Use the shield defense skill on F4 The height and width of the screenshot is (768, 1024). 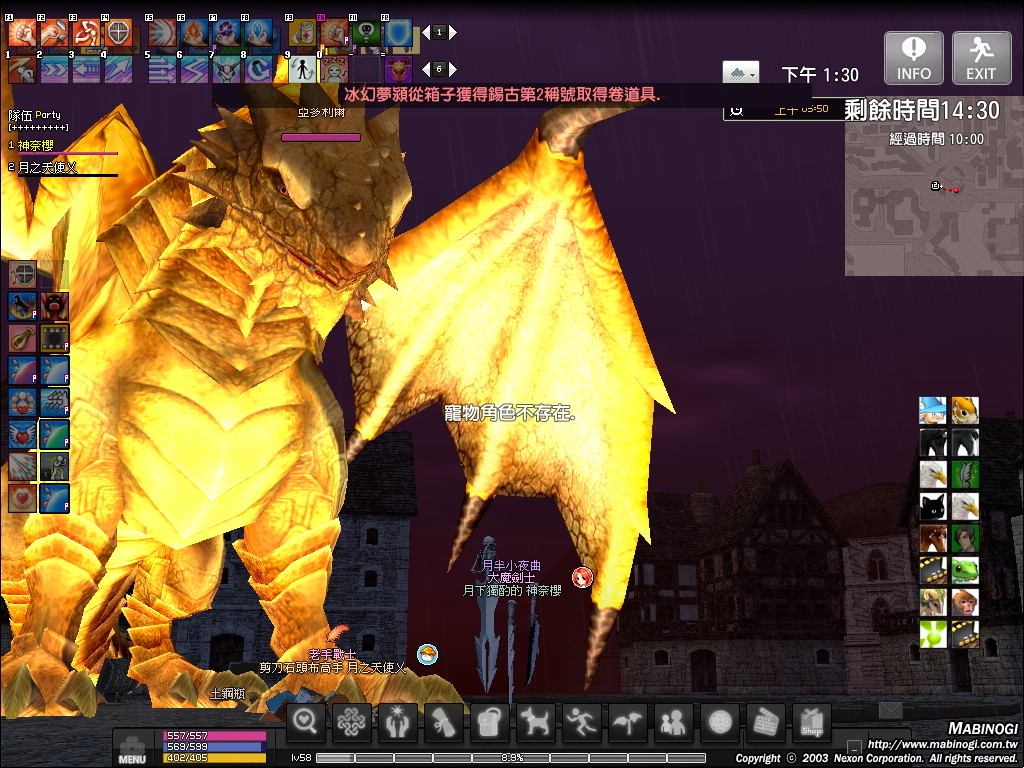pyautogui.click(x=118, y=33)
